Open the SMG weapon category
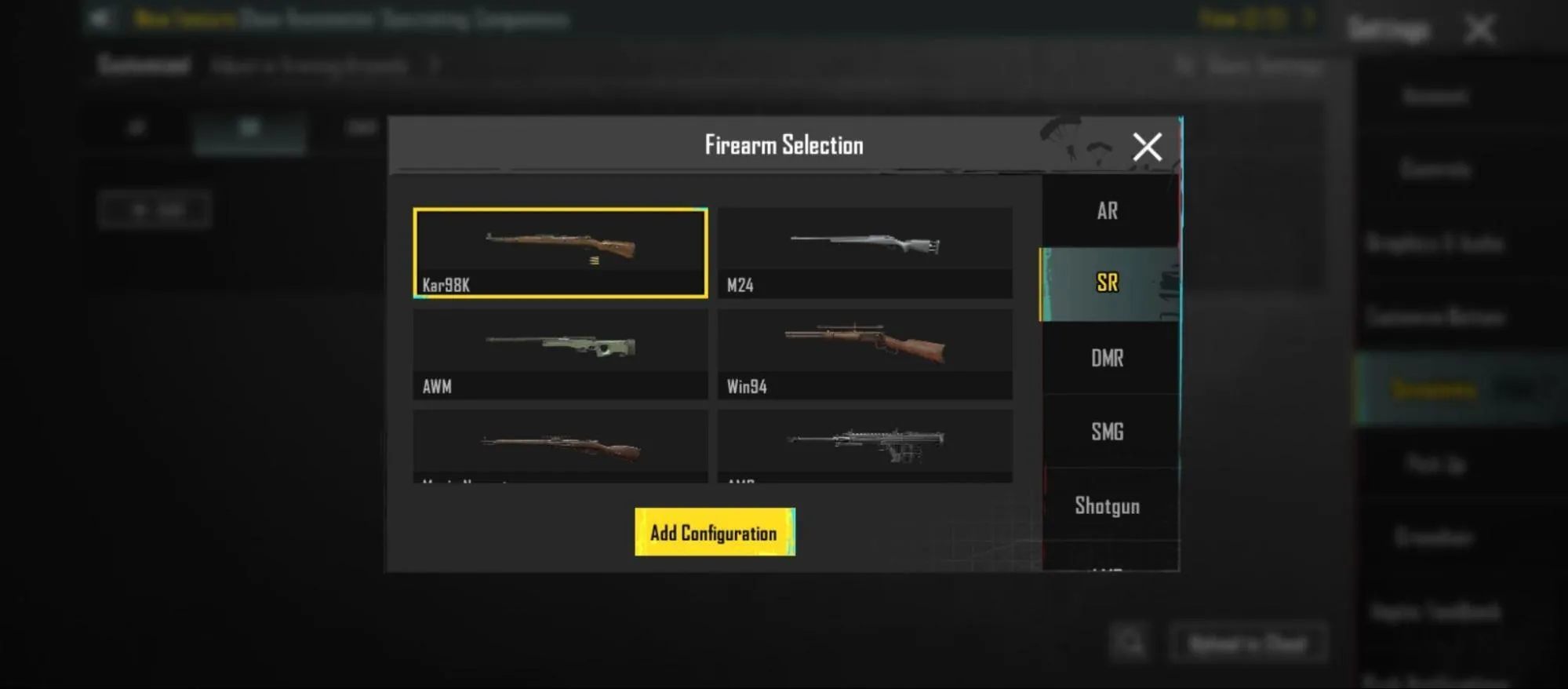Image resolution: width=1568 pixels, height=689 pixels. tap(1108, 431)
